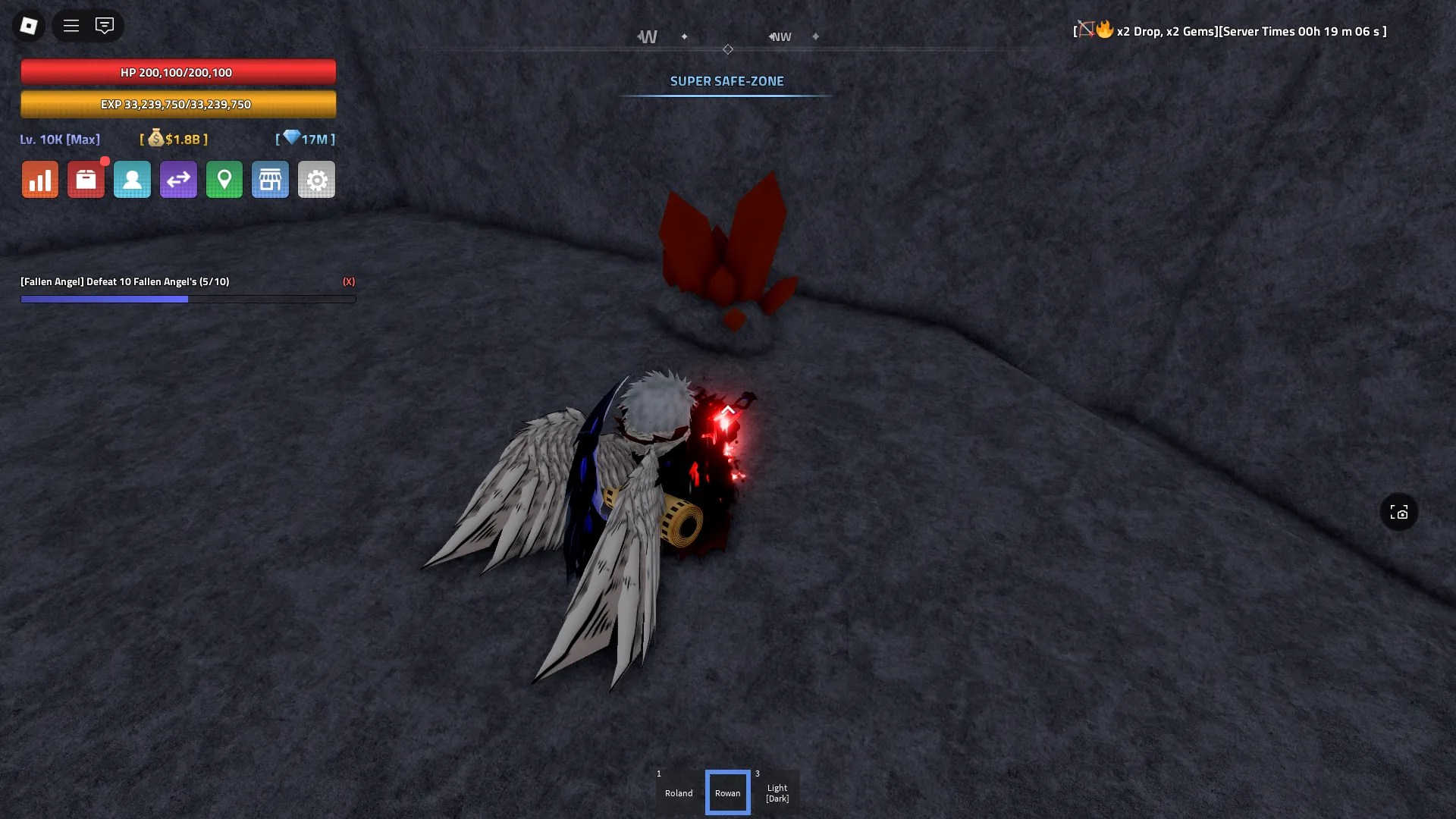Screen dimensions: 1456x819
Task: Click the camera capture icon on the right
Action: coord(1399,512)
